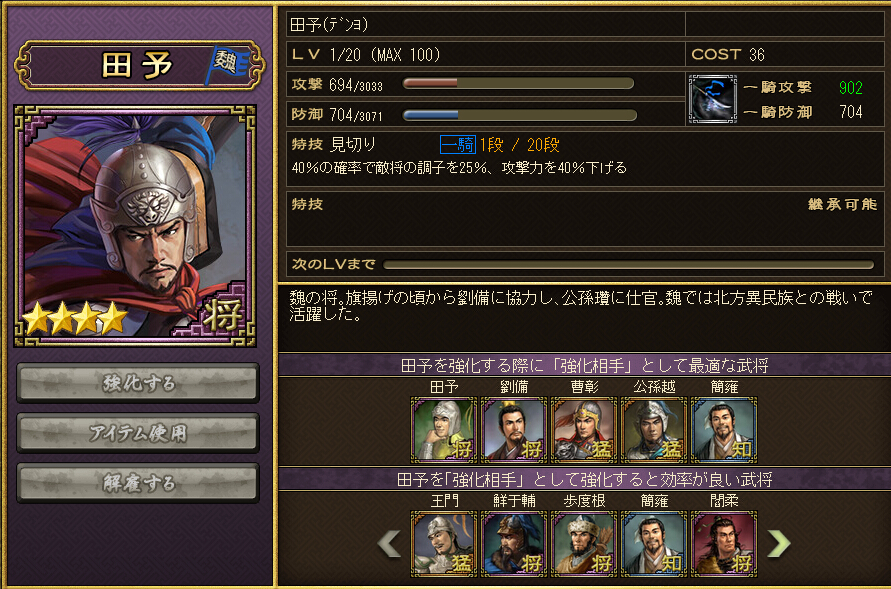Choose the 閻柔 general portrait
Image resolution: width=891 pixels, height=589 pixels.
pos(724,543)
